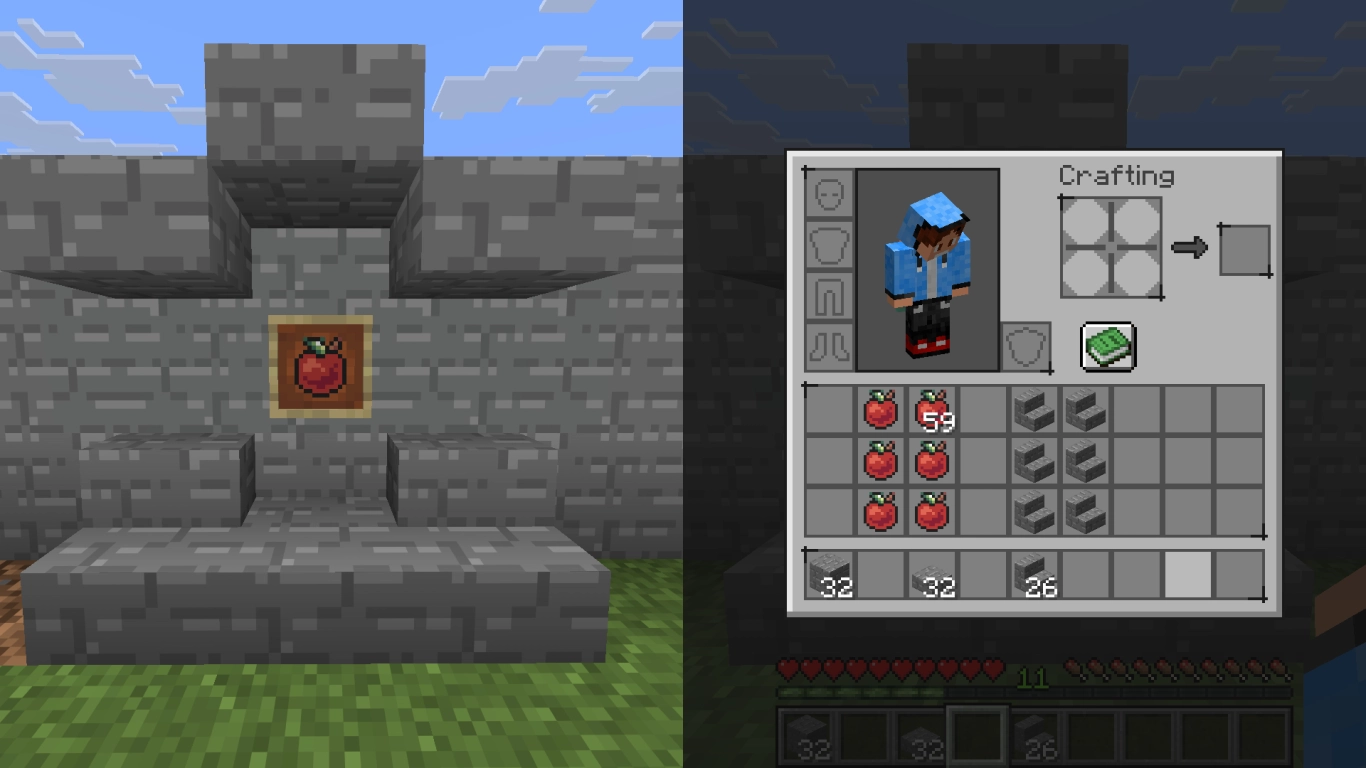Select the rightmost stairs stack in third row
This screenshot has height=768, width=1366.
[1084, 512]
